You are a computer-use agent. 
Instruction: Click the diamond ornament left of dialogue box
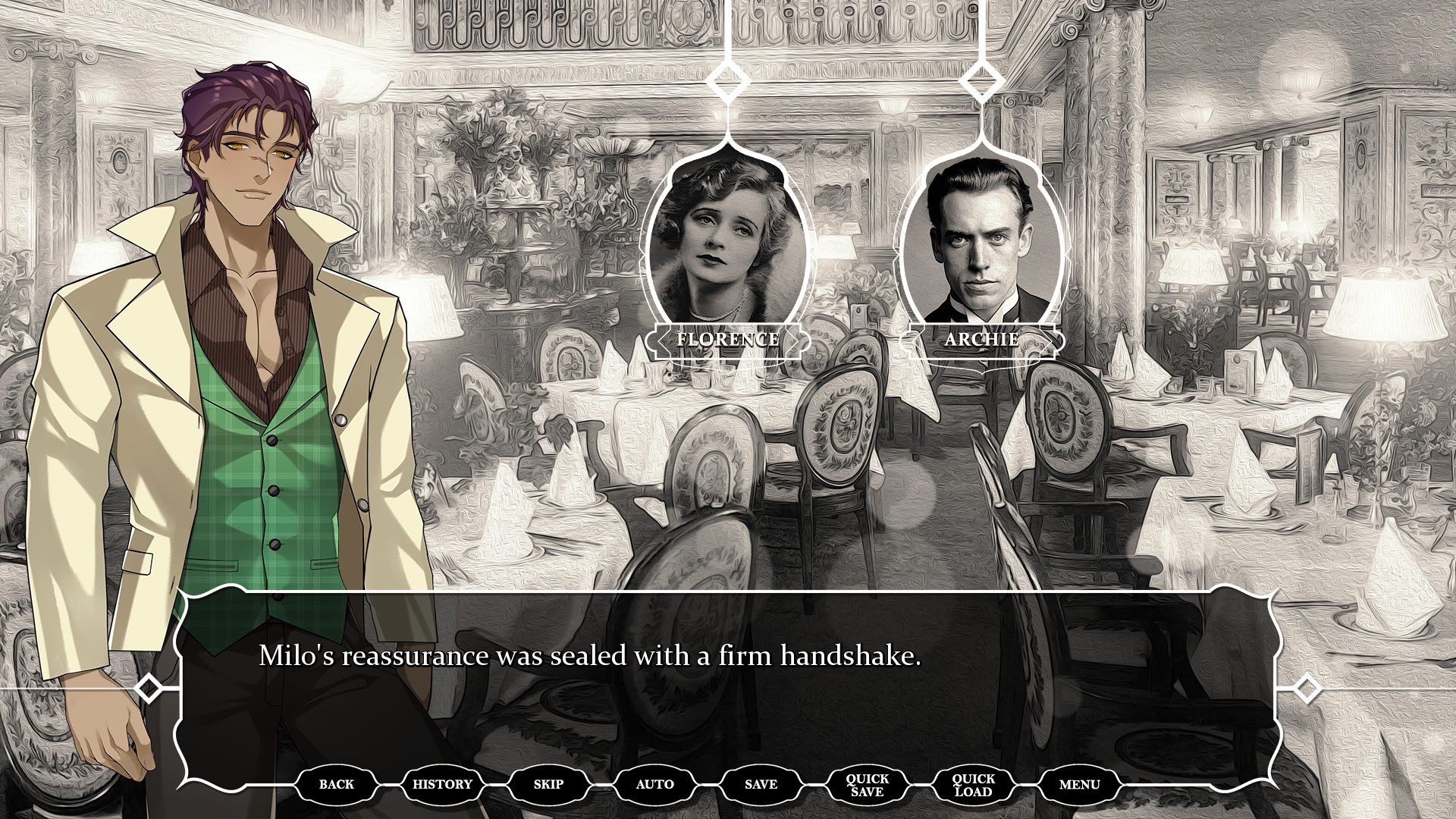click(146, 689)
